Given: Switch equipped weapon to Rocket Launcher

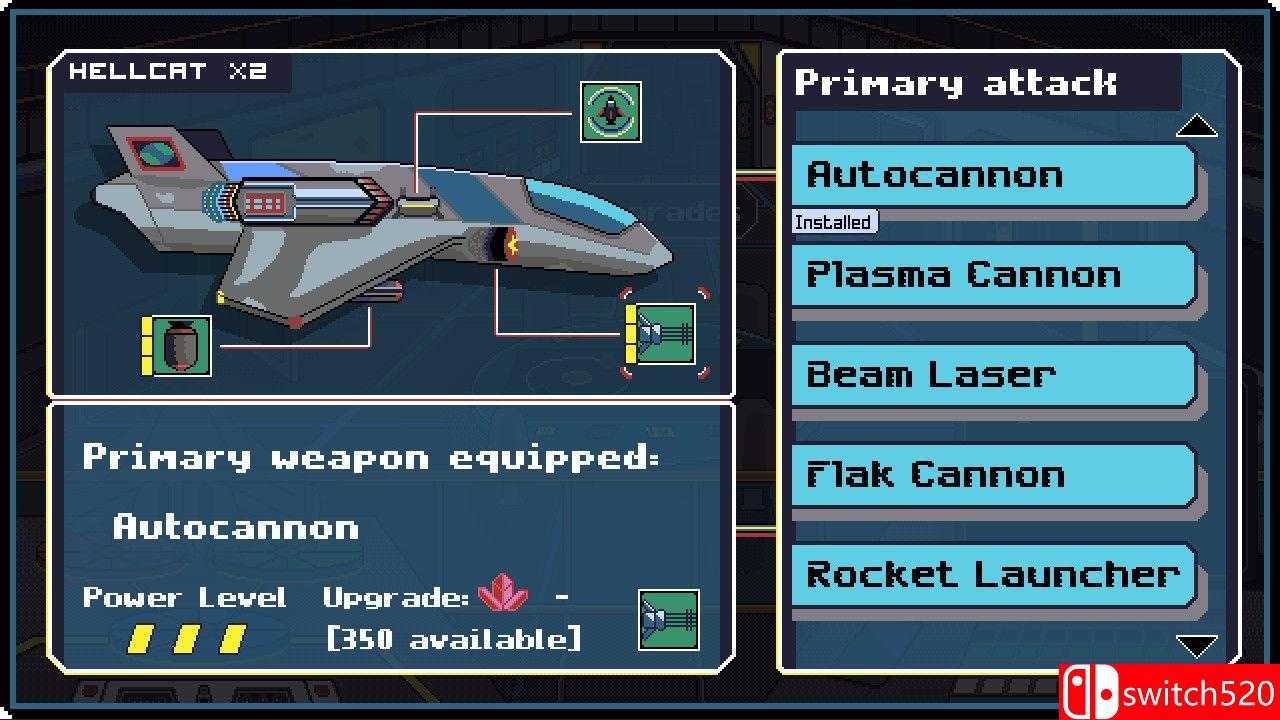Looking at the screenshot, I should click(x=992, y=575).
